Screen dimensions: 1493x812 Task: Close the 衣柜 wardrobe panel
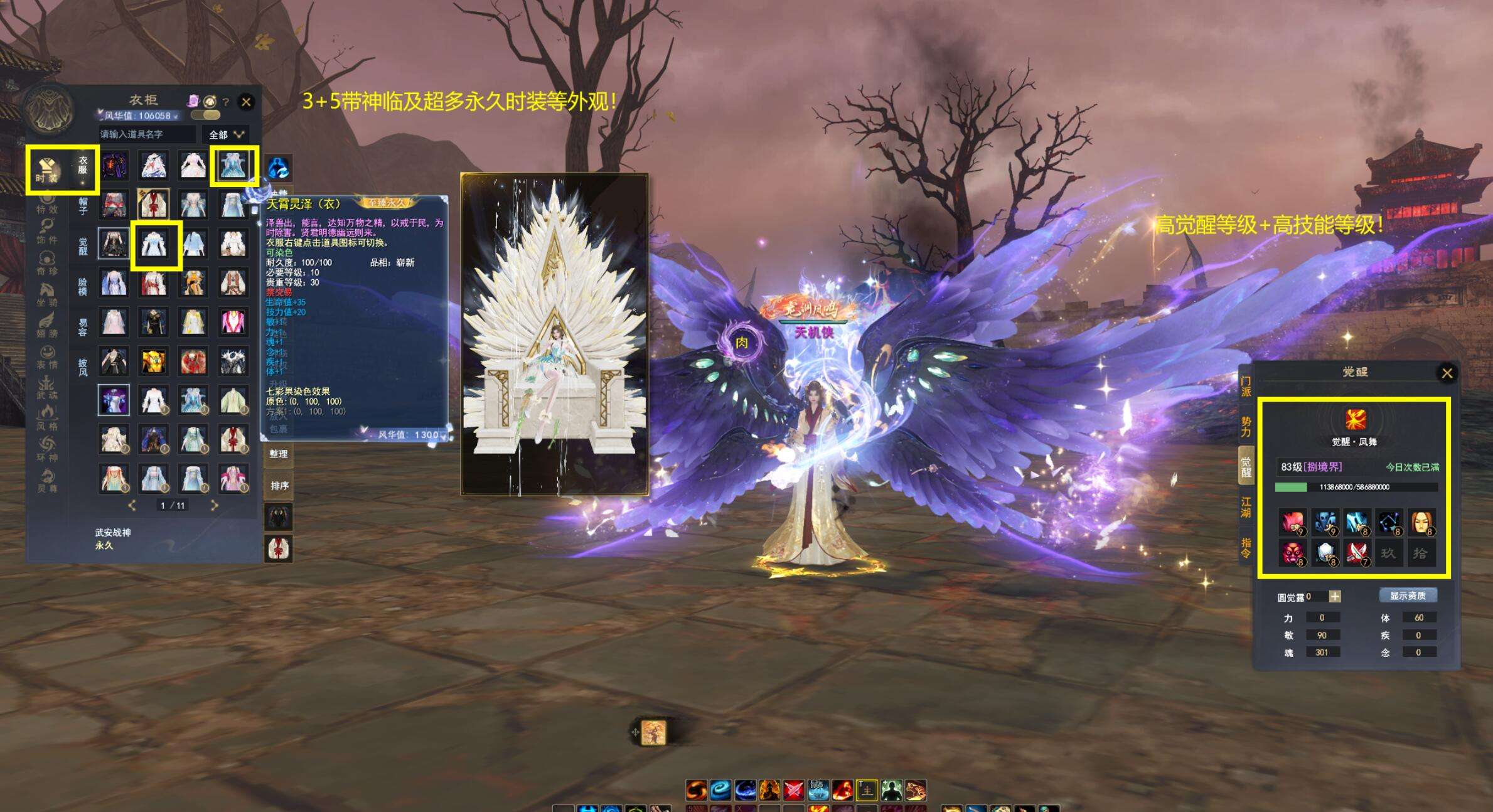[x=246, y=102]
